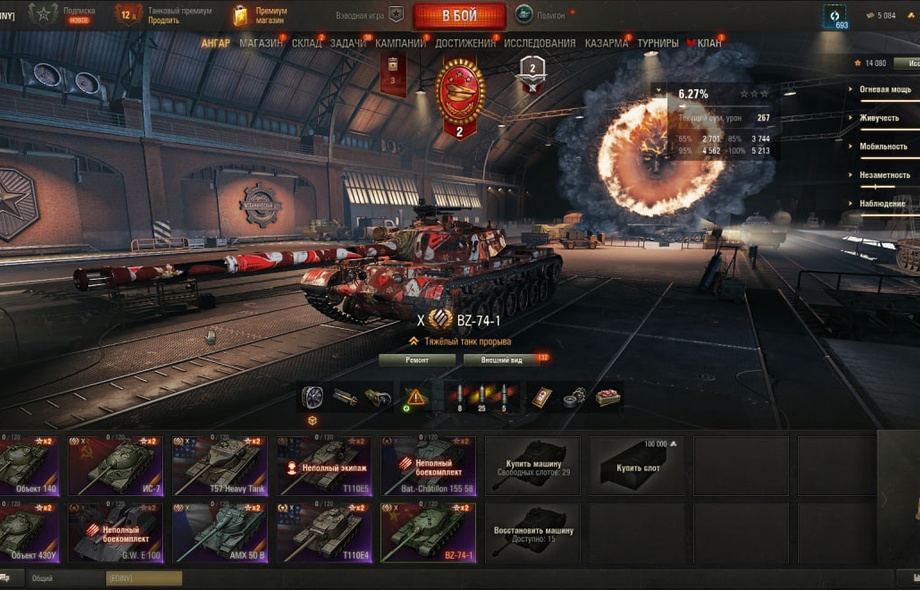Switch to the КАЗАРМА tab
Viewport: 920px width, 590px height.
[606, 43]
